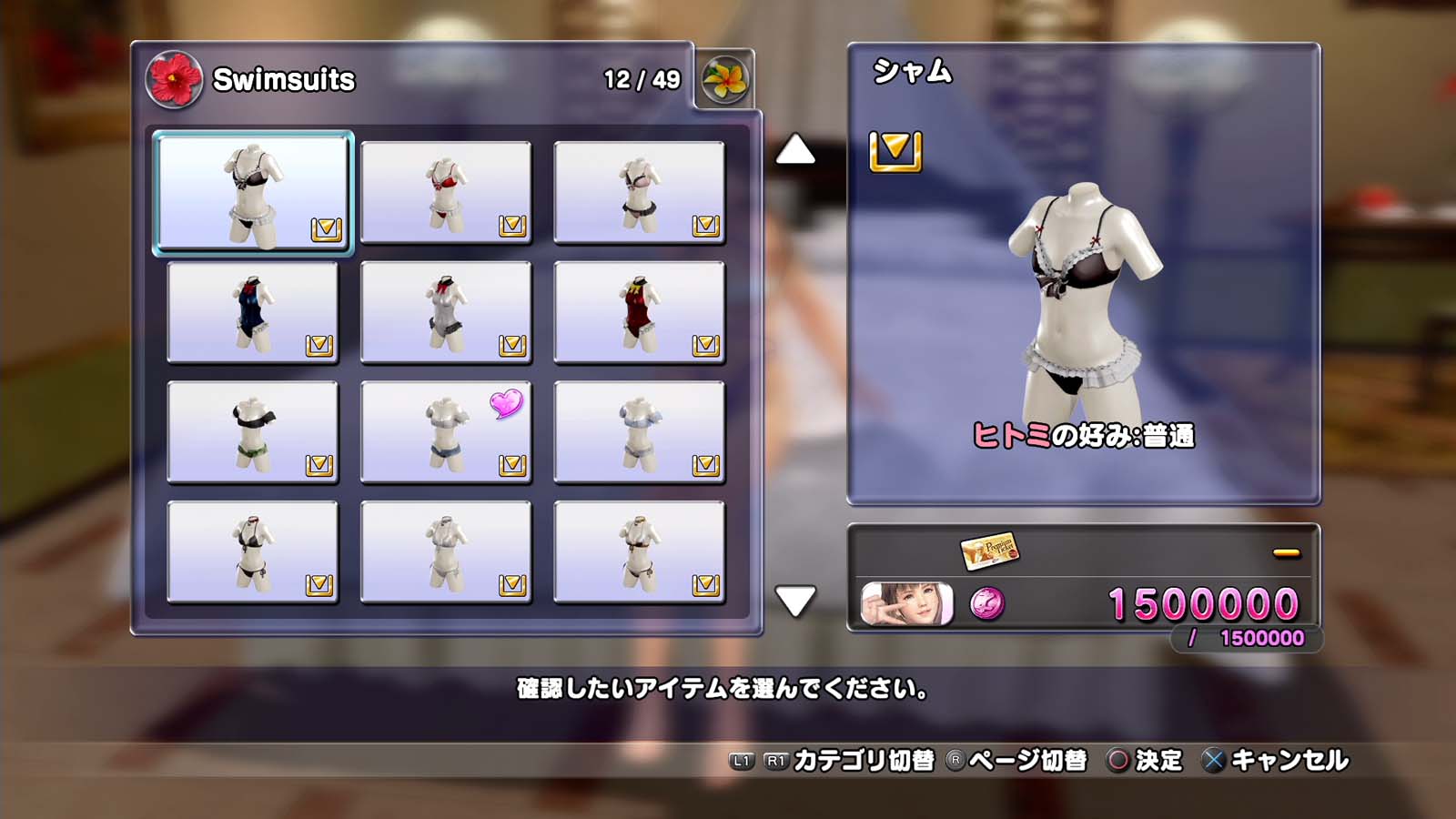Viewport: 1456px width, 819px height.
Task: Choose the dark bikini with gold choker
Action: pyautogui.click(x=639, y=552)
